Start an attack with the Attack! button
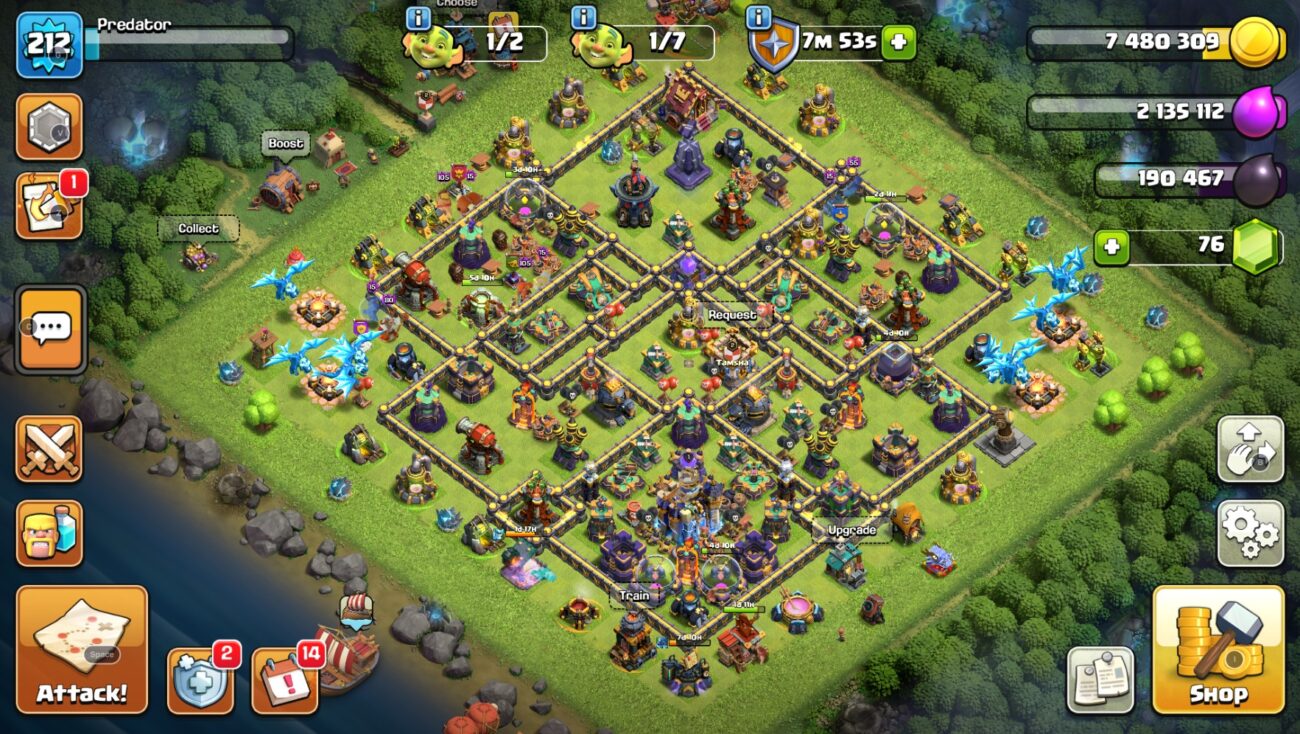This screenshot has width=1300, height=734. coord(82,649)
